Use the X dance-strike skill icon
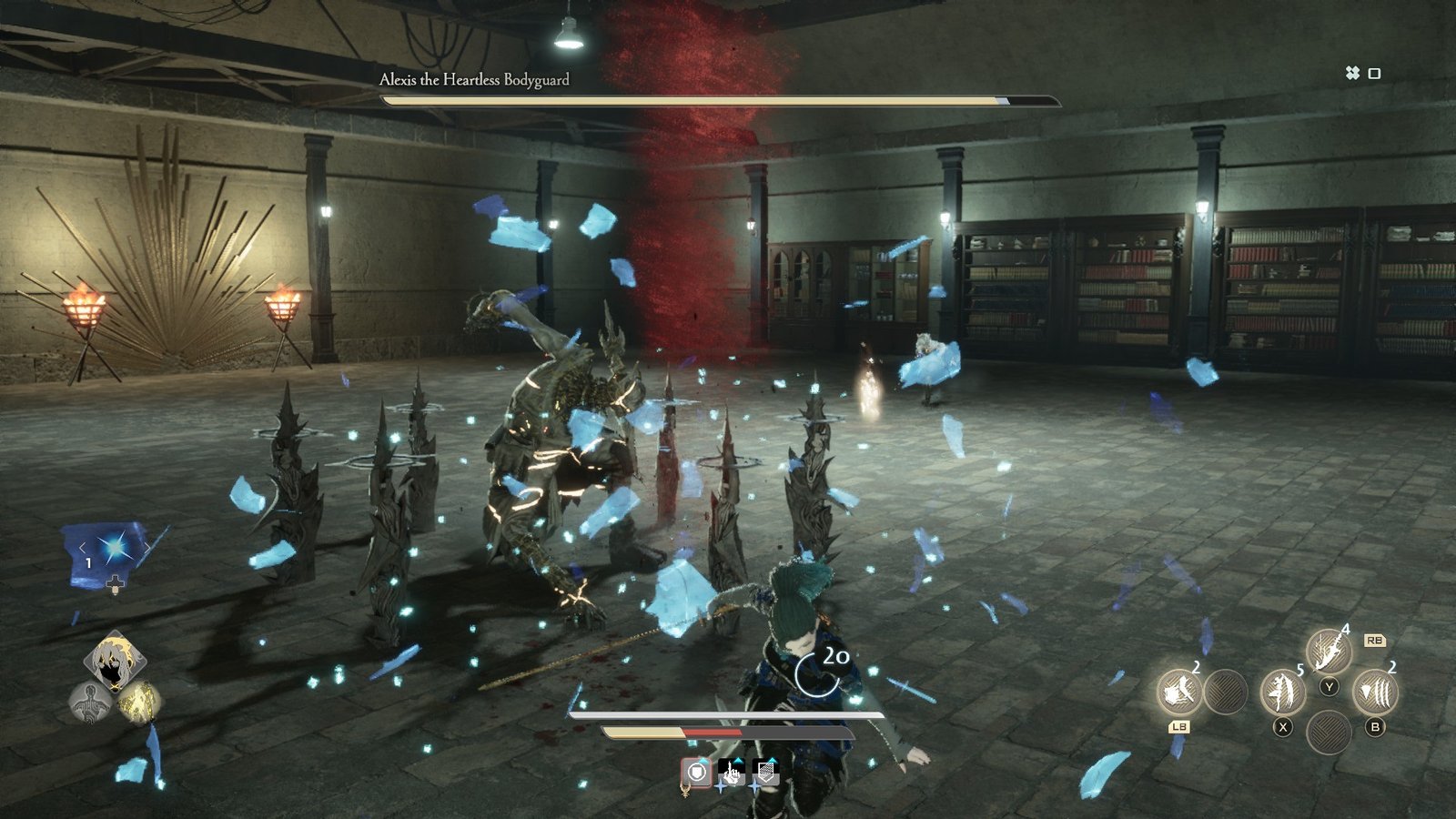This screenshot has height=819, width=1456. click(x=1284, y=693)
